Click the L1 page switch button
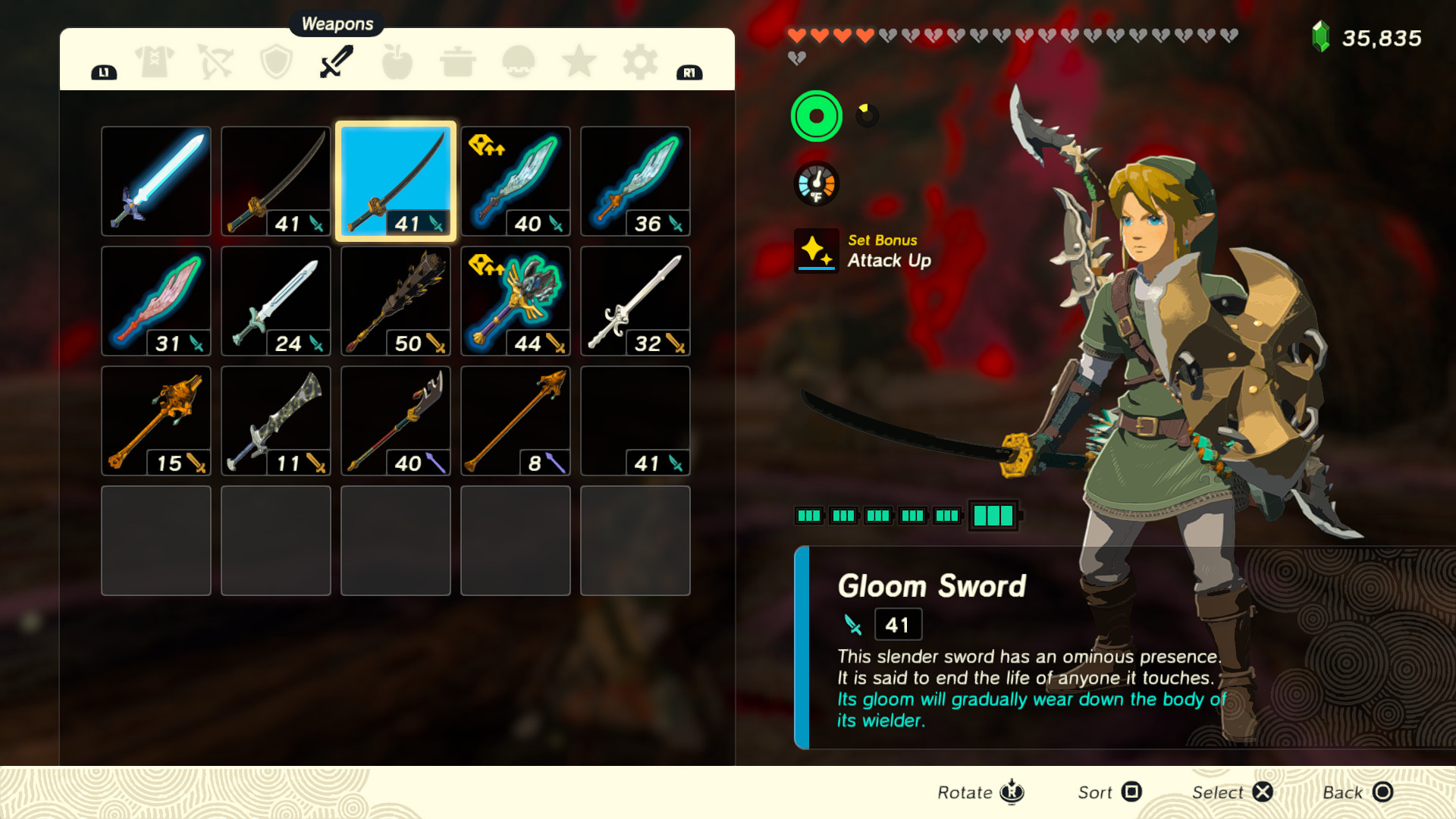The image size is (1456, 819). coord(105,71)
